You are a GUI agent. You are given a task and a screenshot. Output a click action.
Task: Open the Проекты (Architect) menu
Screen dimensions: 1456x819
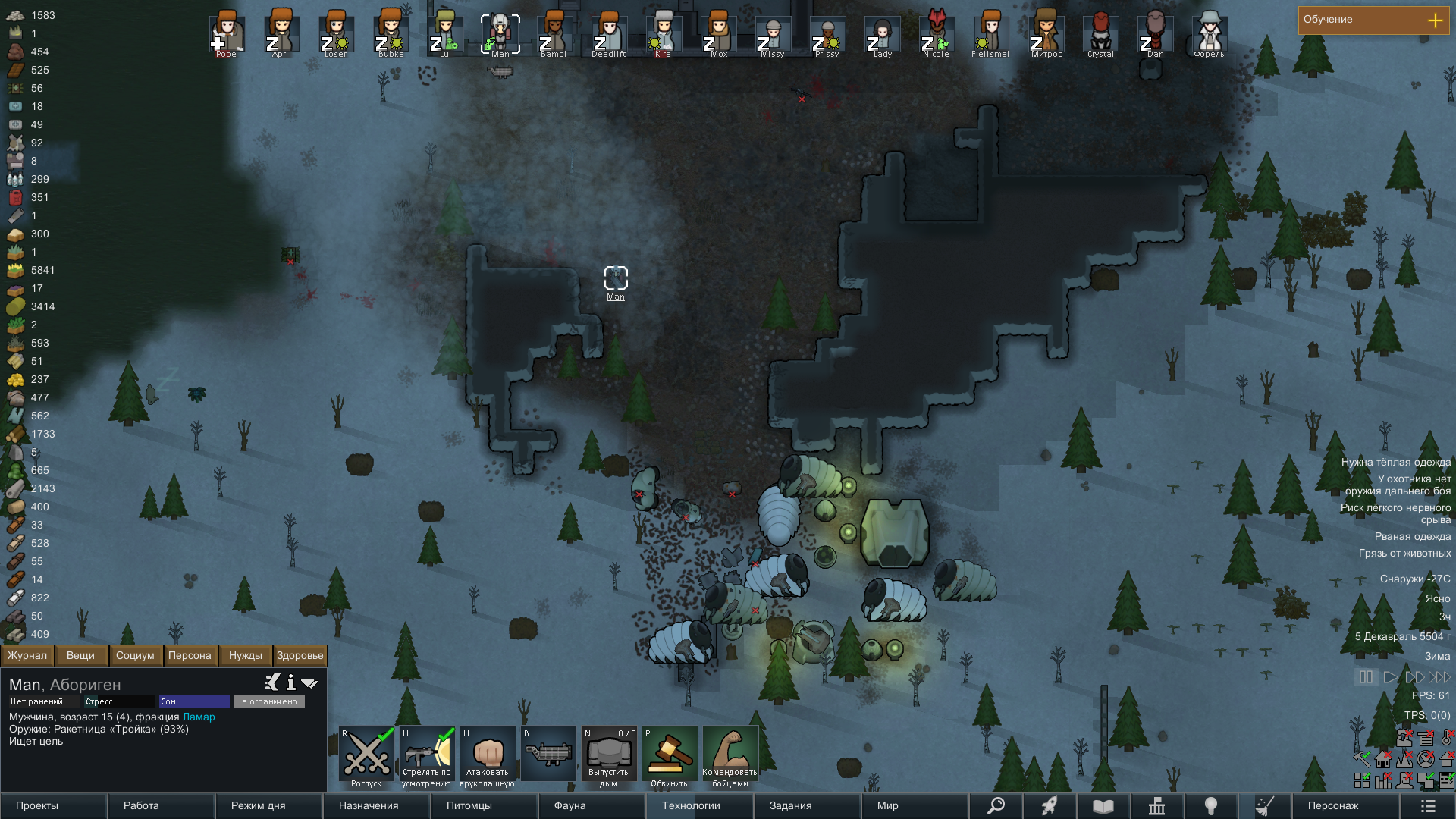[x=53, y=805]
